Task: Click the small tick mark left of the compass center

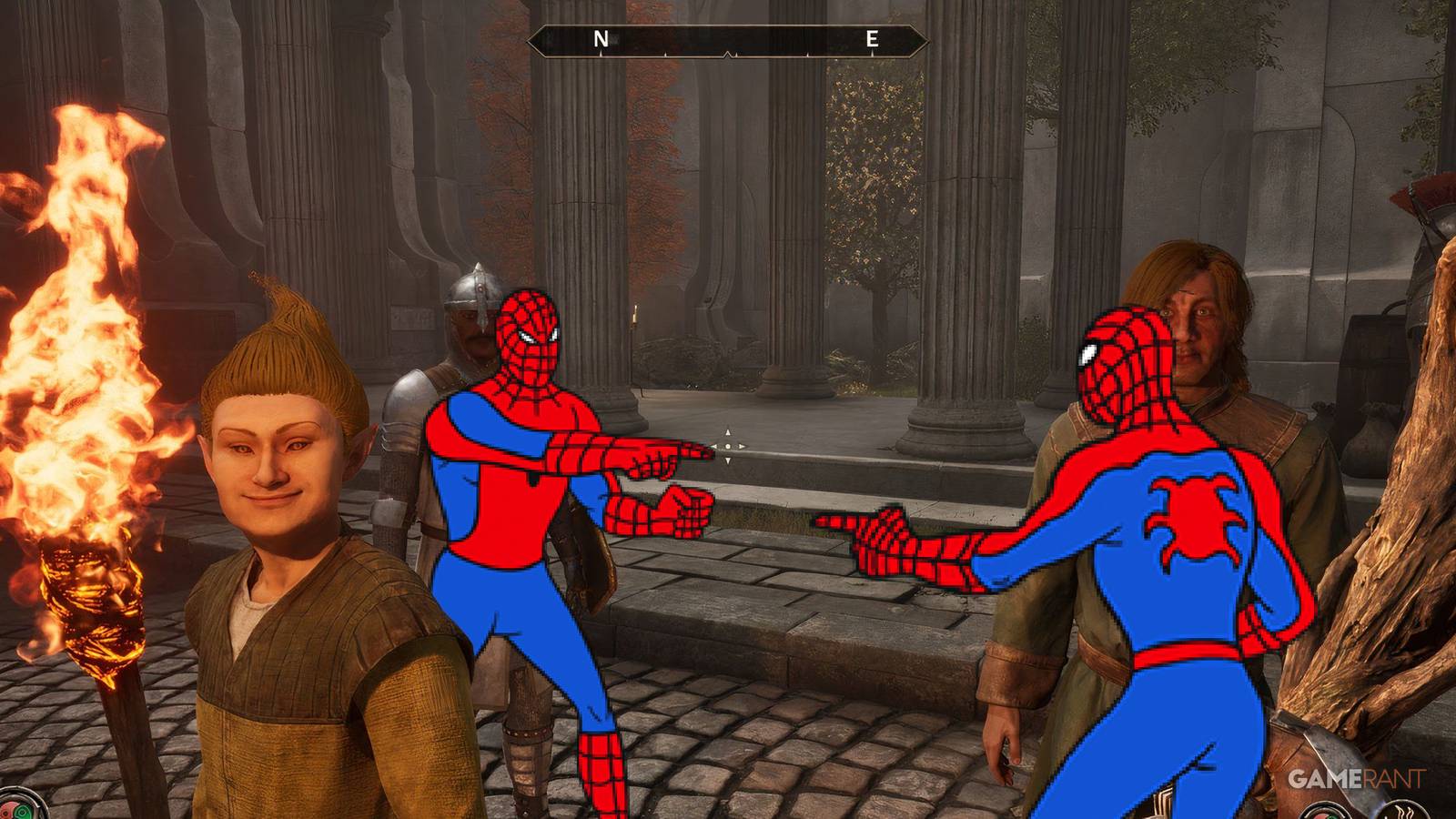Action: (665, 54)
